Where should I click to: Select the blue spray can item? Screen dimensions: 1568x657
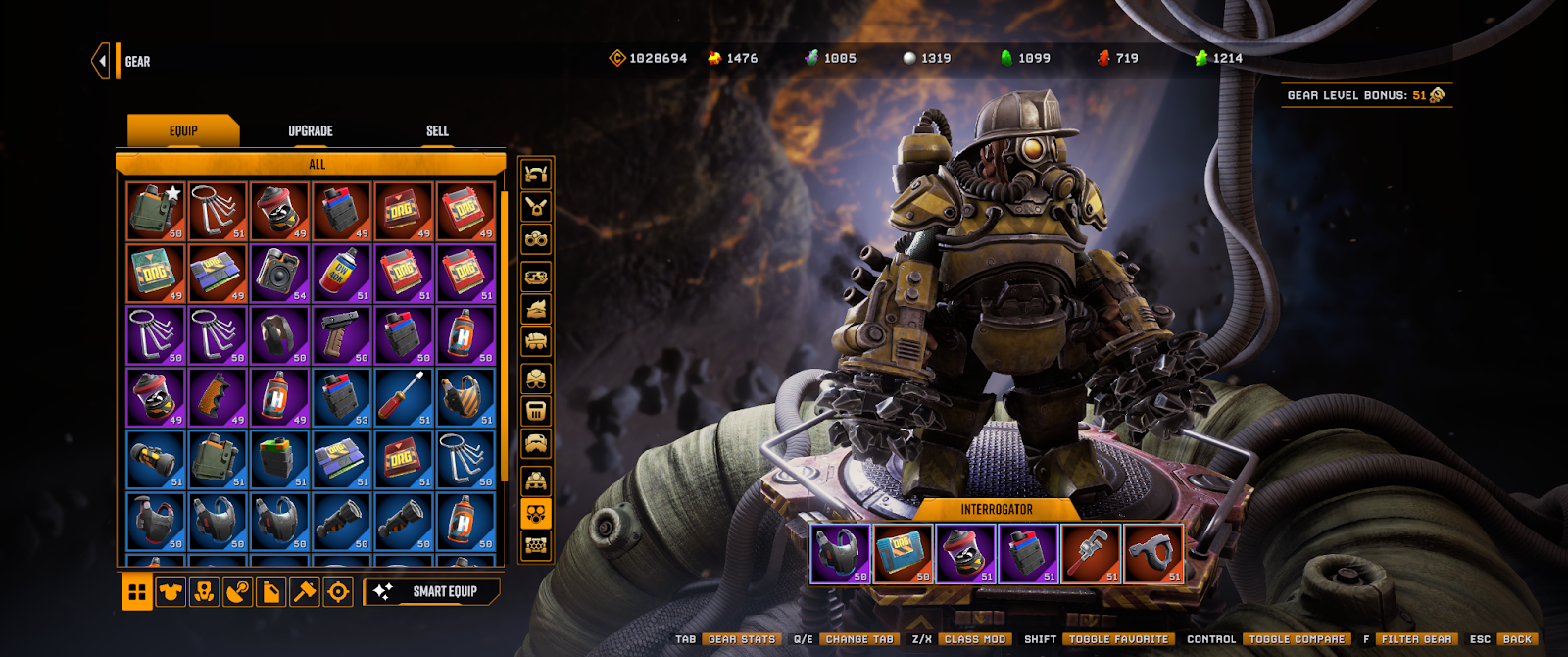click(342, 273)
